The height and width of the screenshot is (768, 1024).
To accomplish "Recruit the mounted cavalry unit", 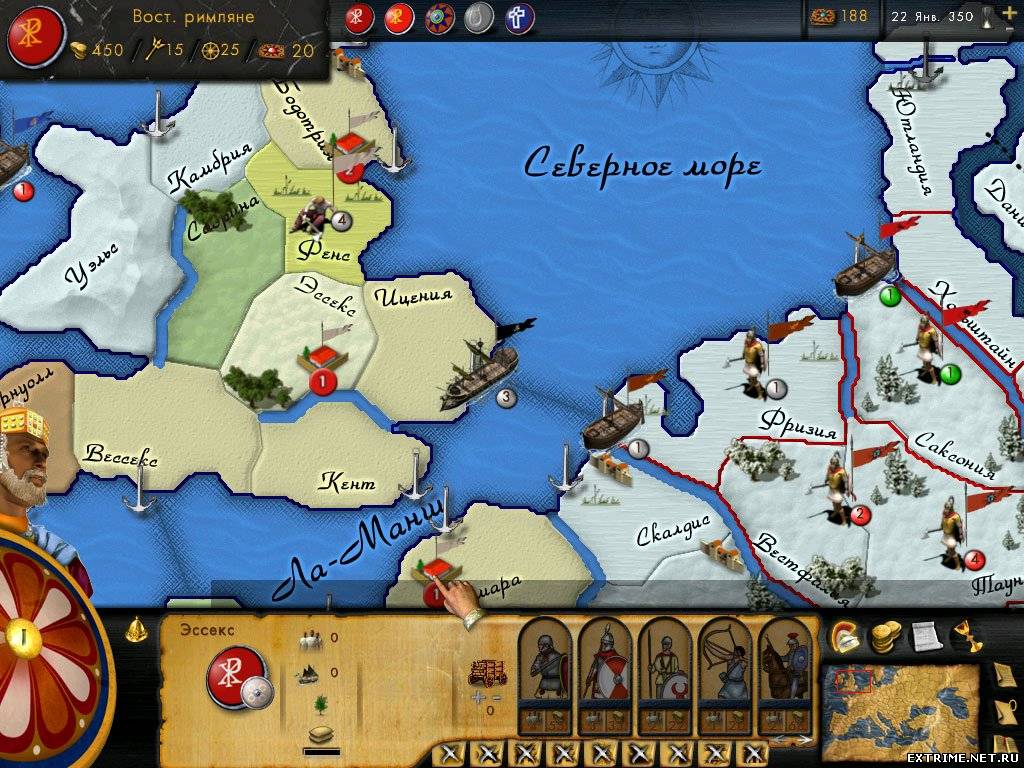I will pos(784,665).
